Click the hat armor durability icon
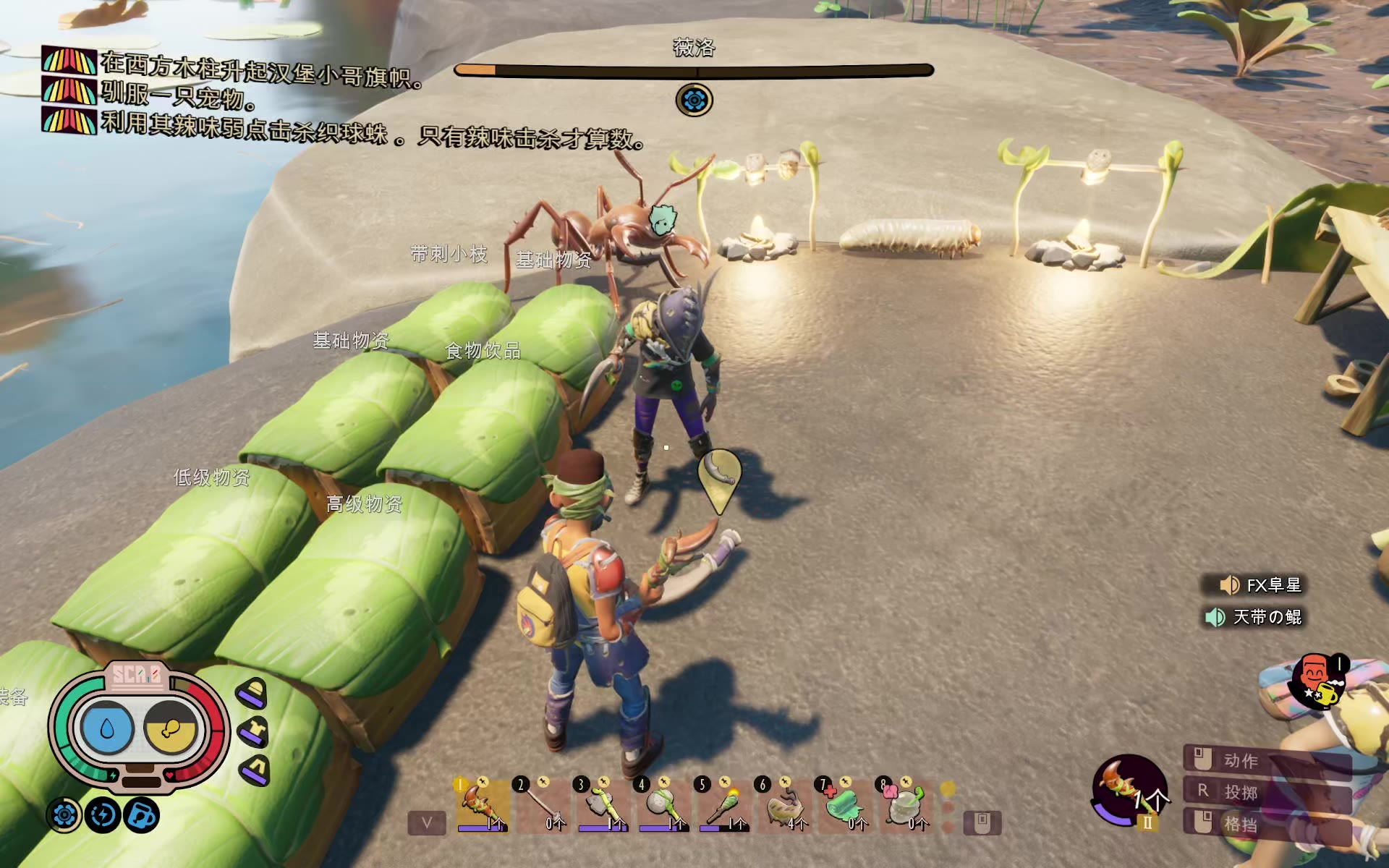The image size is (1389, 868). coord(252,694)
